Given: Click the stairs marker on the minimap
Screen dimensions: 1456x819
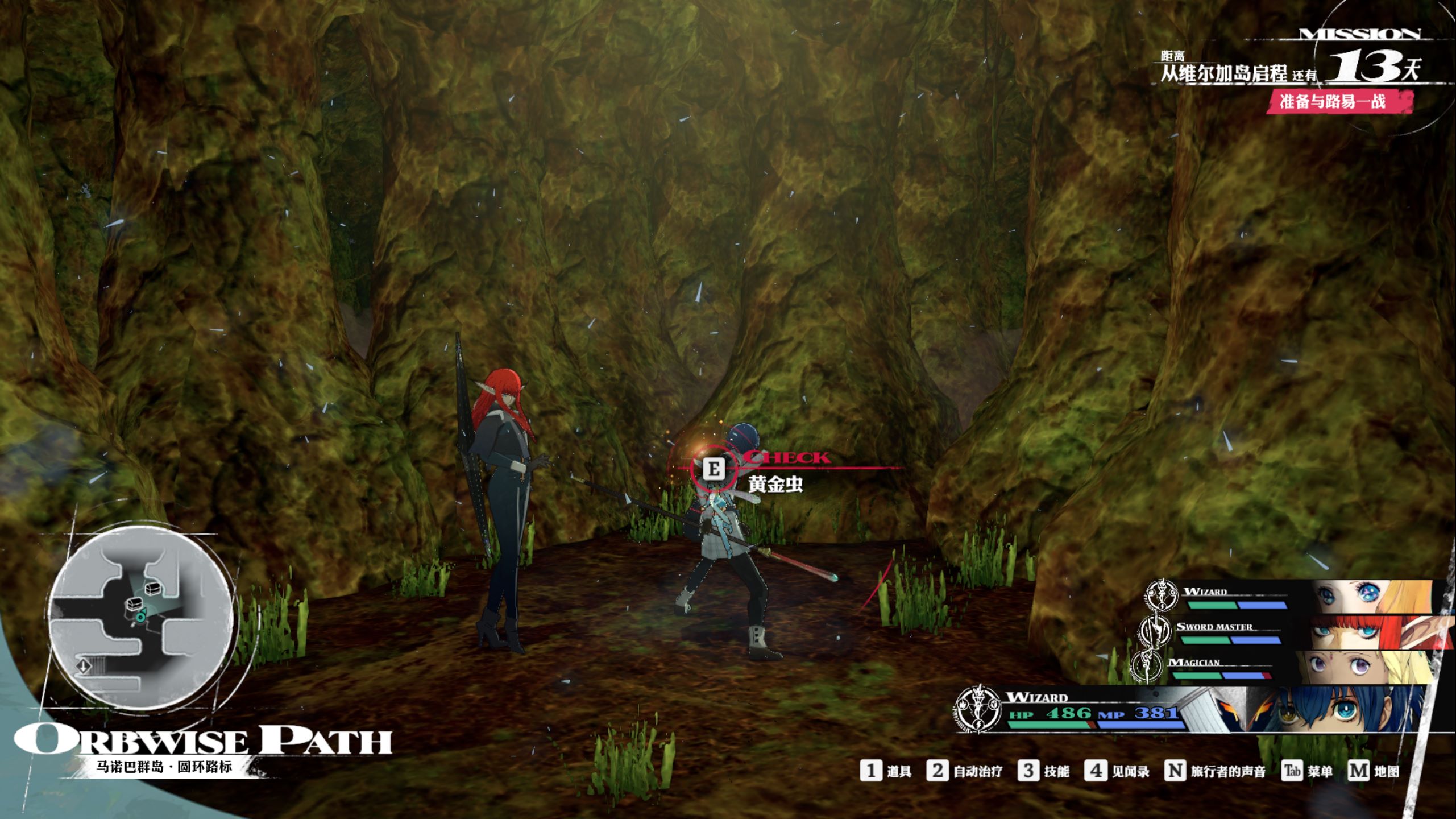Looking at the screenshot, I should (x=84, y=665).
